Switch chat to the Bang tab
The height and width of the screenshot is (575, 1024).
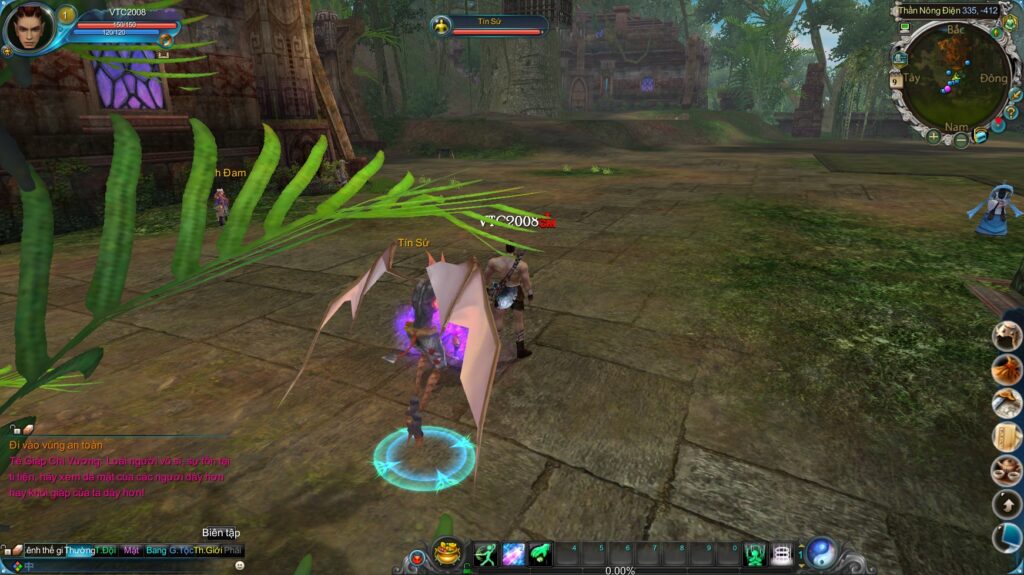coord(155,550)
